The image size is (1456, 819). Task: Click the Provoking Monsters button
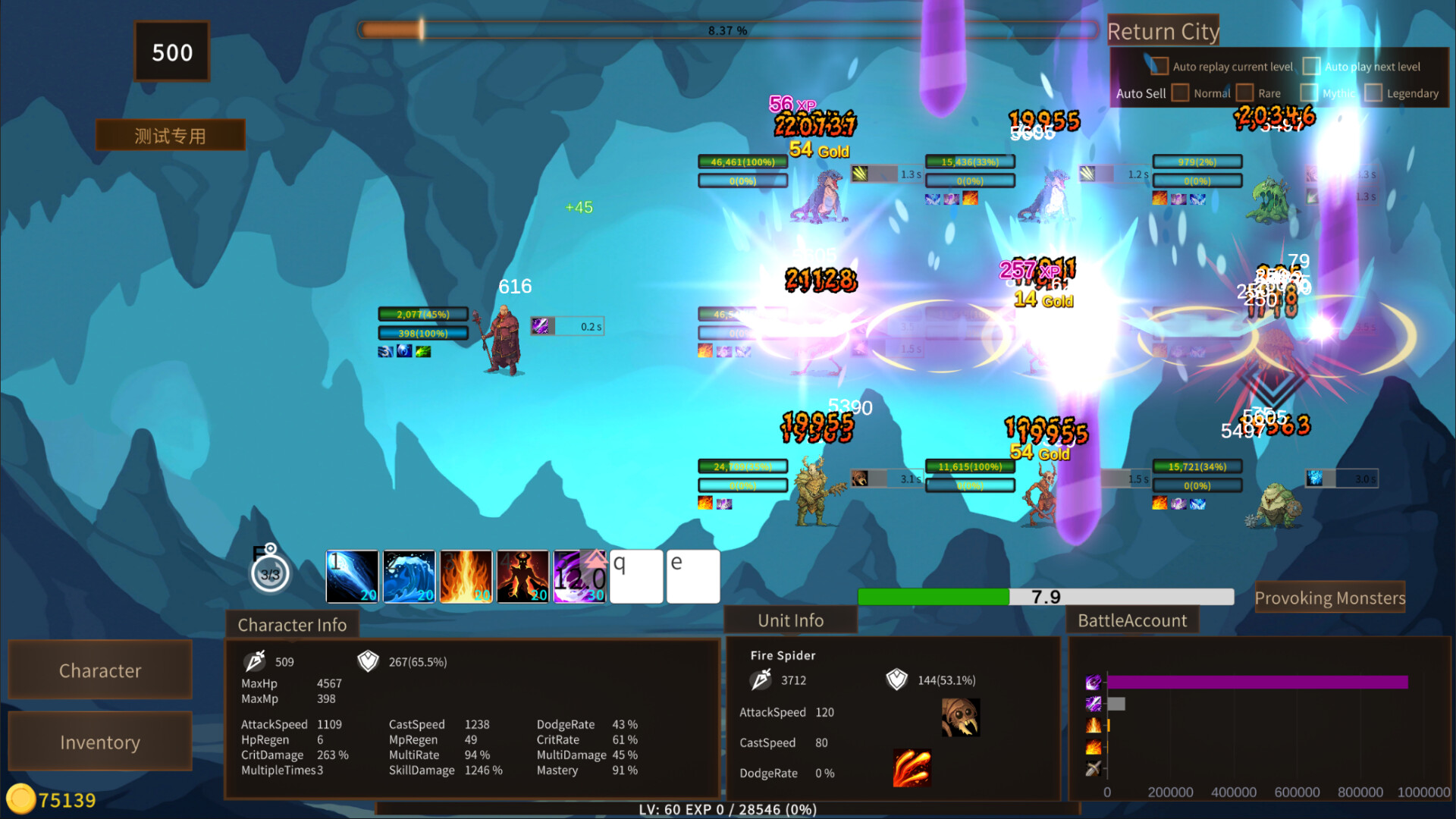(x=1331, y=598)
